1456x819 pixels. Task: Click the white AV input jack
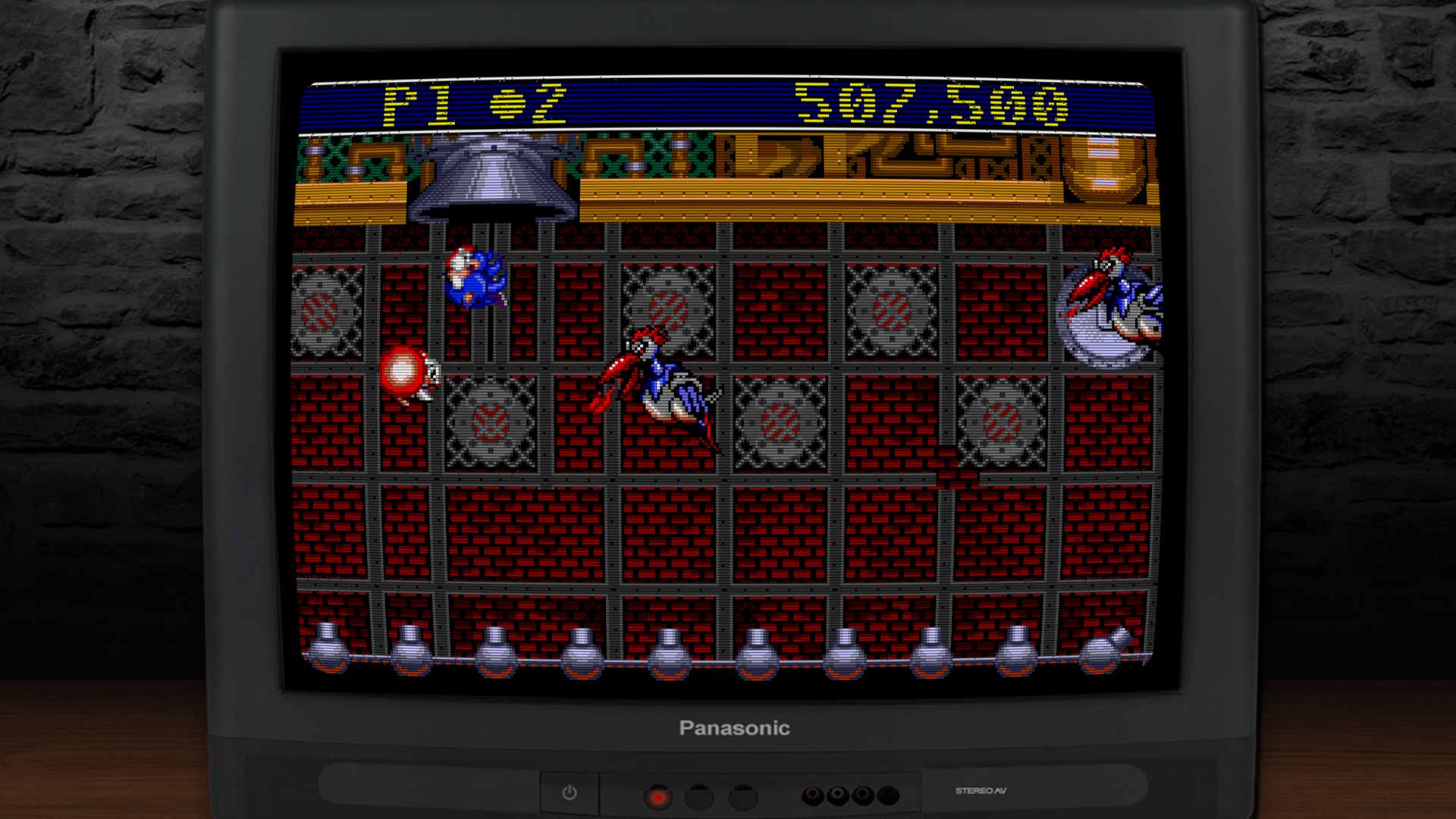pos(838,794)
